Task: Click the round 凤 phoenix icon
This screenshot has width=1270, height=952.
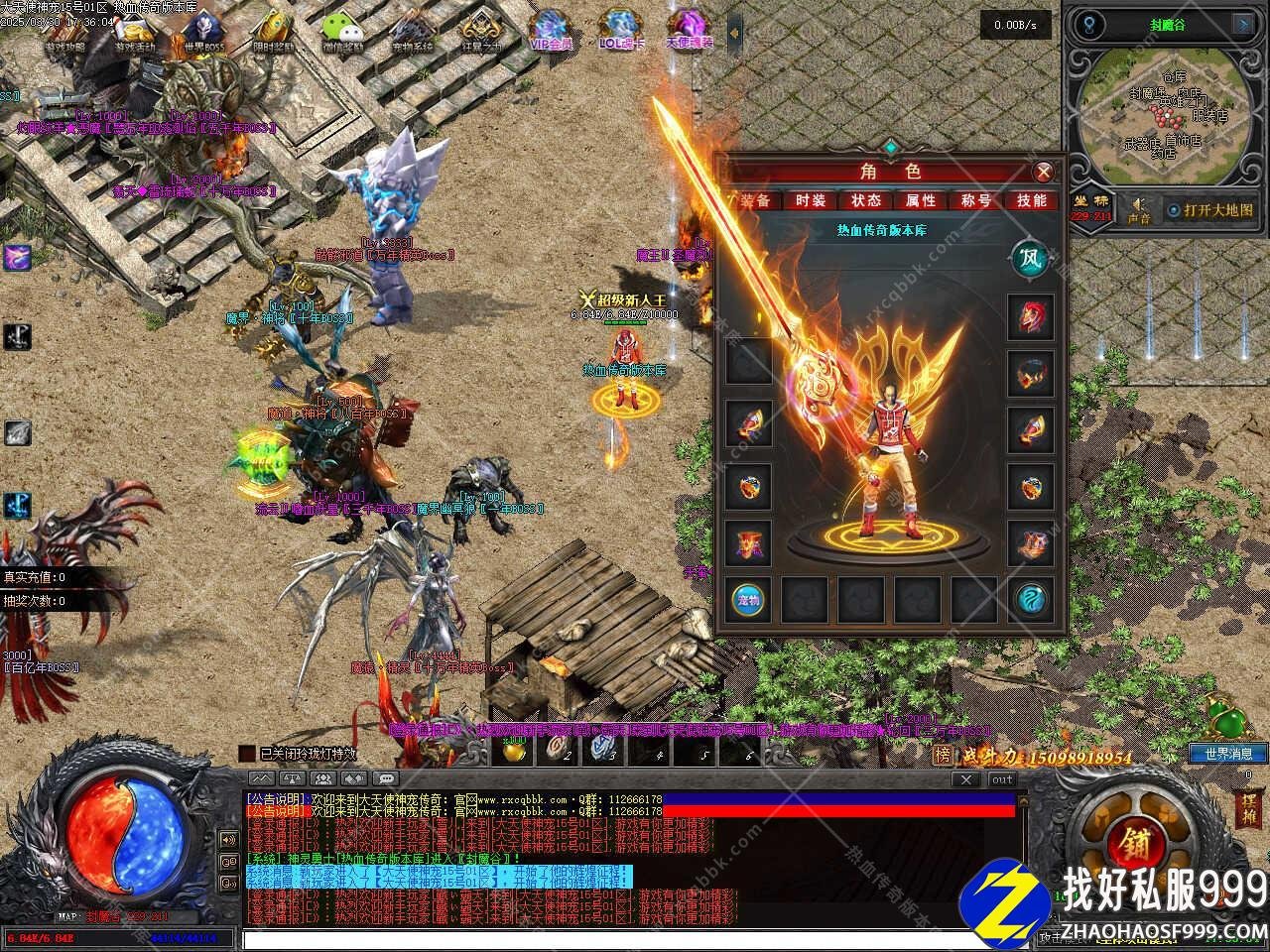Action: click(1029, 260)
